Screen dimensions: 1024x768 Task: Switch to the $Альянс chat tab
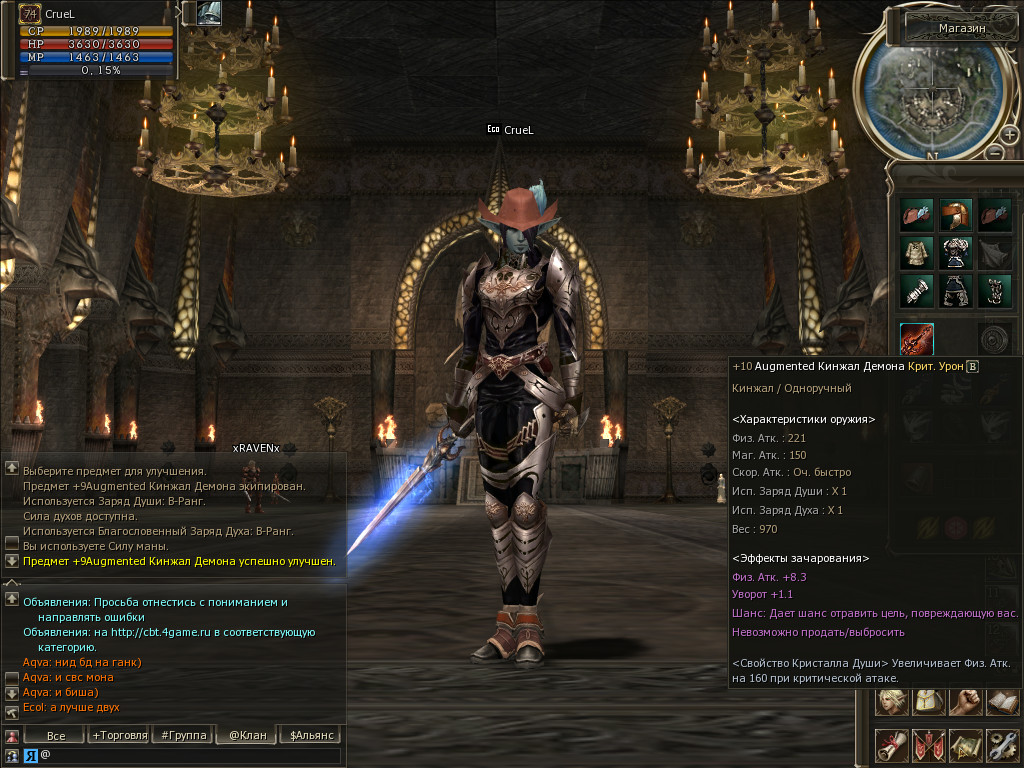click(310, 735)
